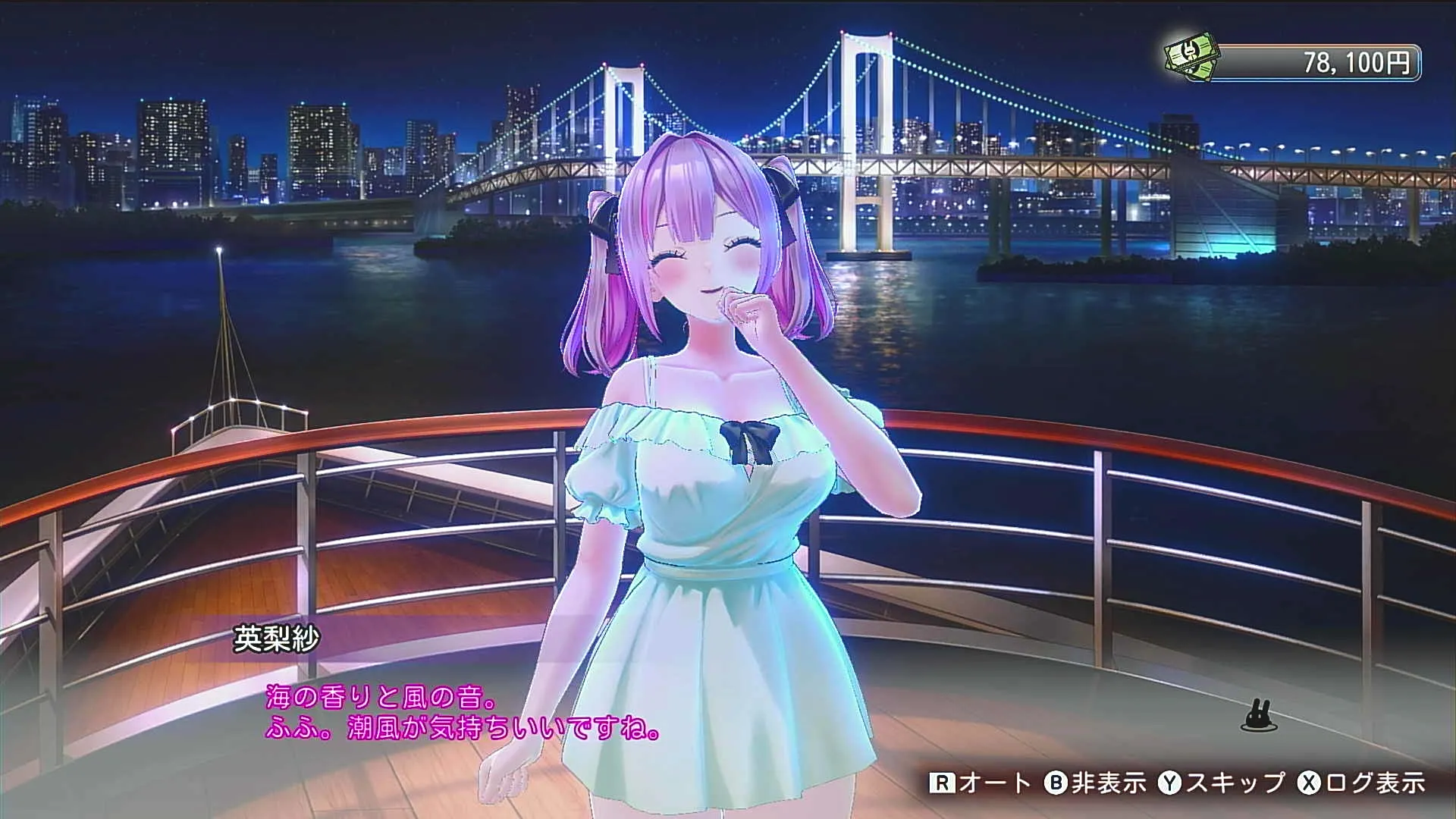This screenshot has height=819, width=1456.
Task: Click the rabbit emblem on the banknote icon
Action: point(1188,51)
